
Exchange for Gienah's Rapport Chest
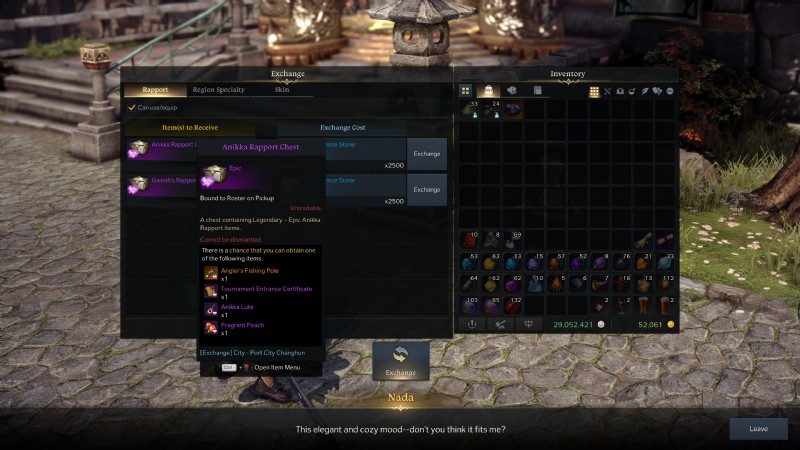pyautogui.click(x=426, y=189)
